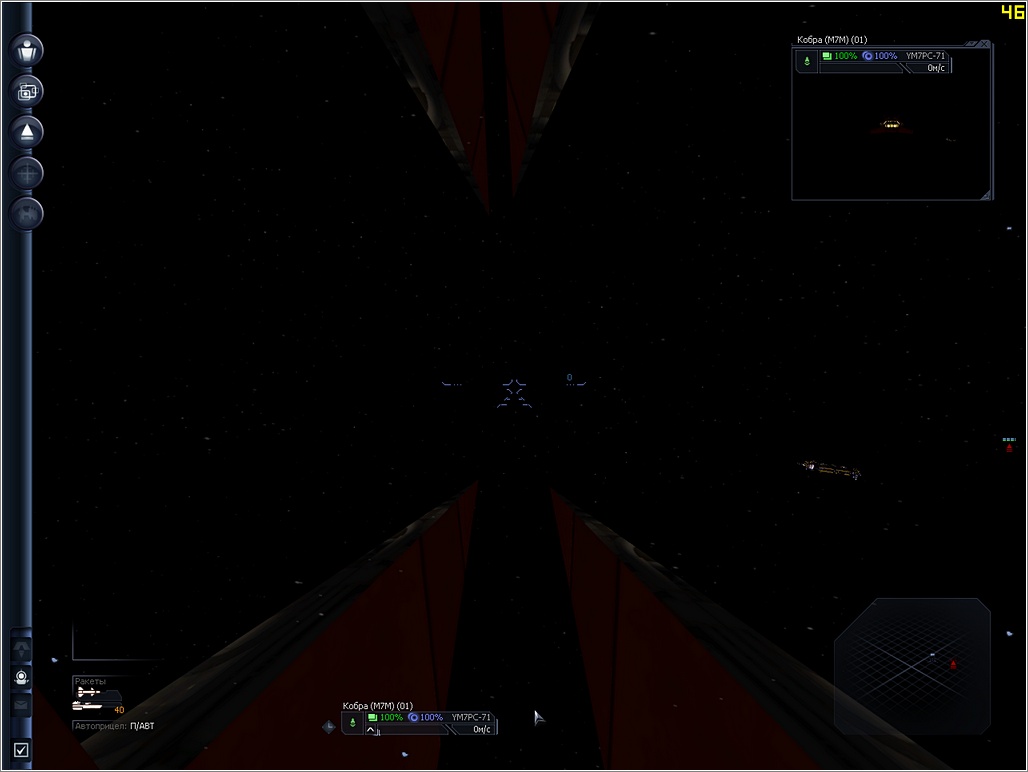Minimize the Кобра target monitor window

click(x=971, y=44)
